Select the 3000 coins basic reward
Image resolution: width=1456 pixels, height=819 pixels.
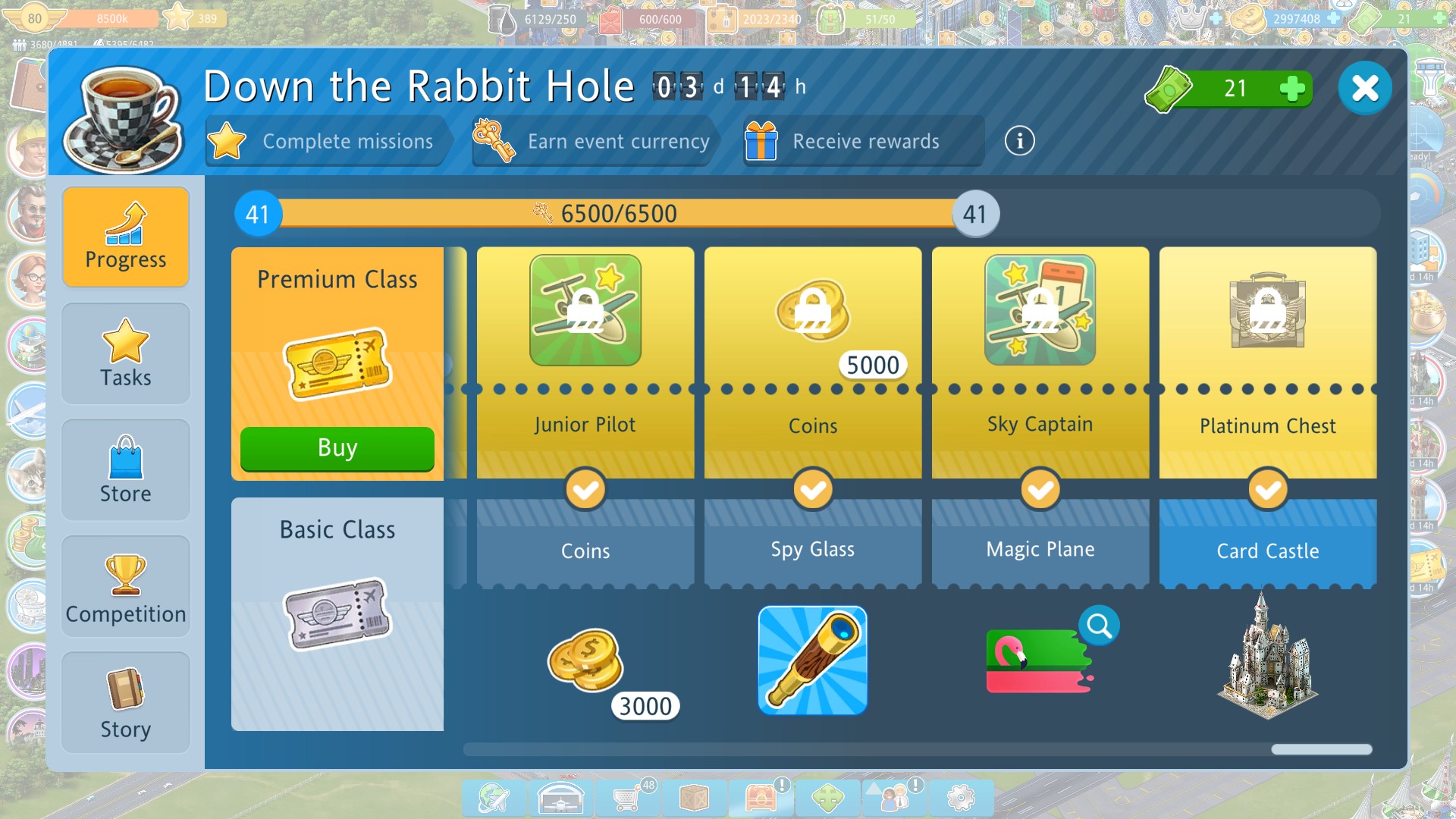pos(585,661)
